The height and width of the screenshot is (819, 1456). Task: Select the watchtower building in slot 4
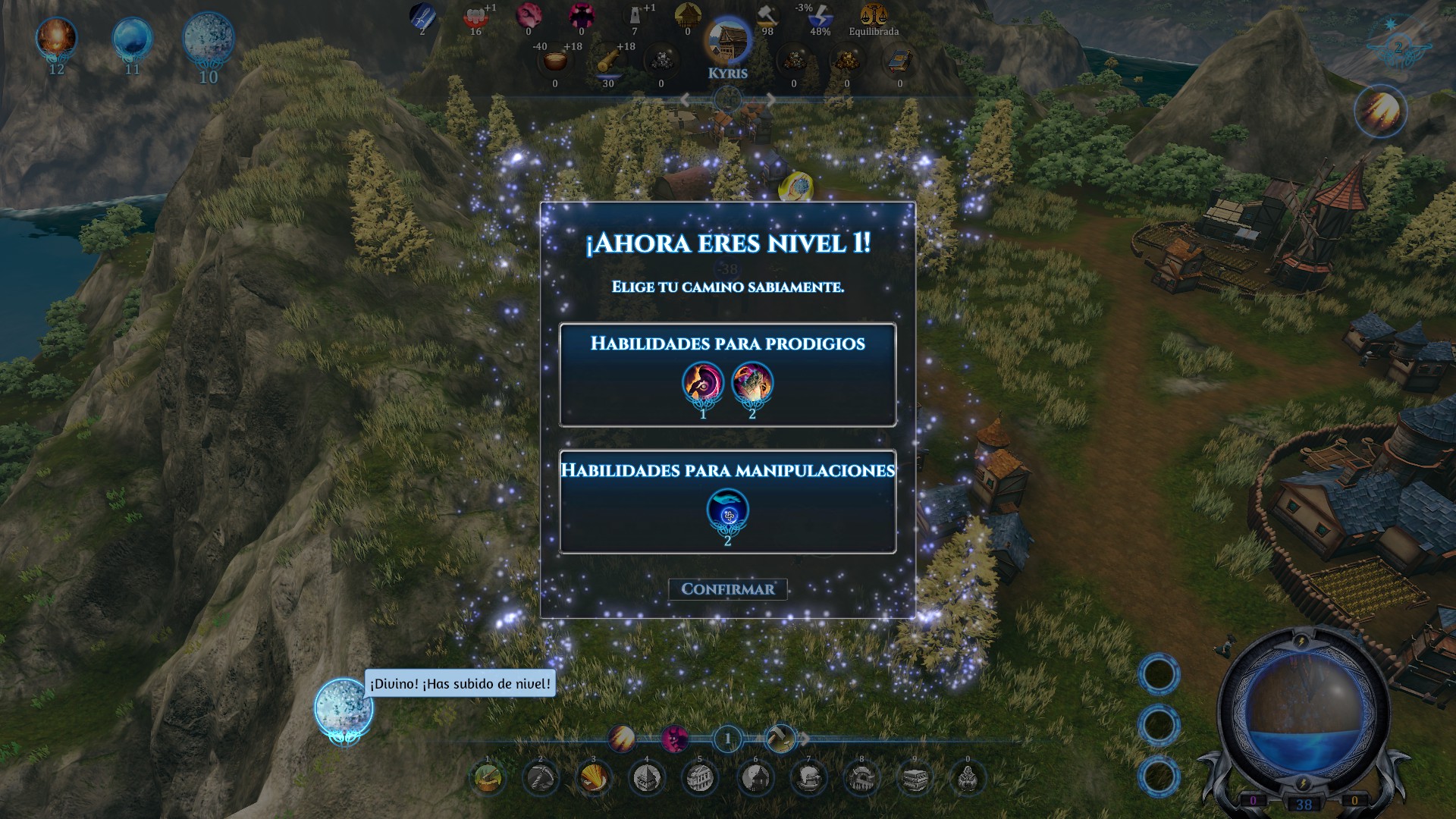[x=646, y=777]
